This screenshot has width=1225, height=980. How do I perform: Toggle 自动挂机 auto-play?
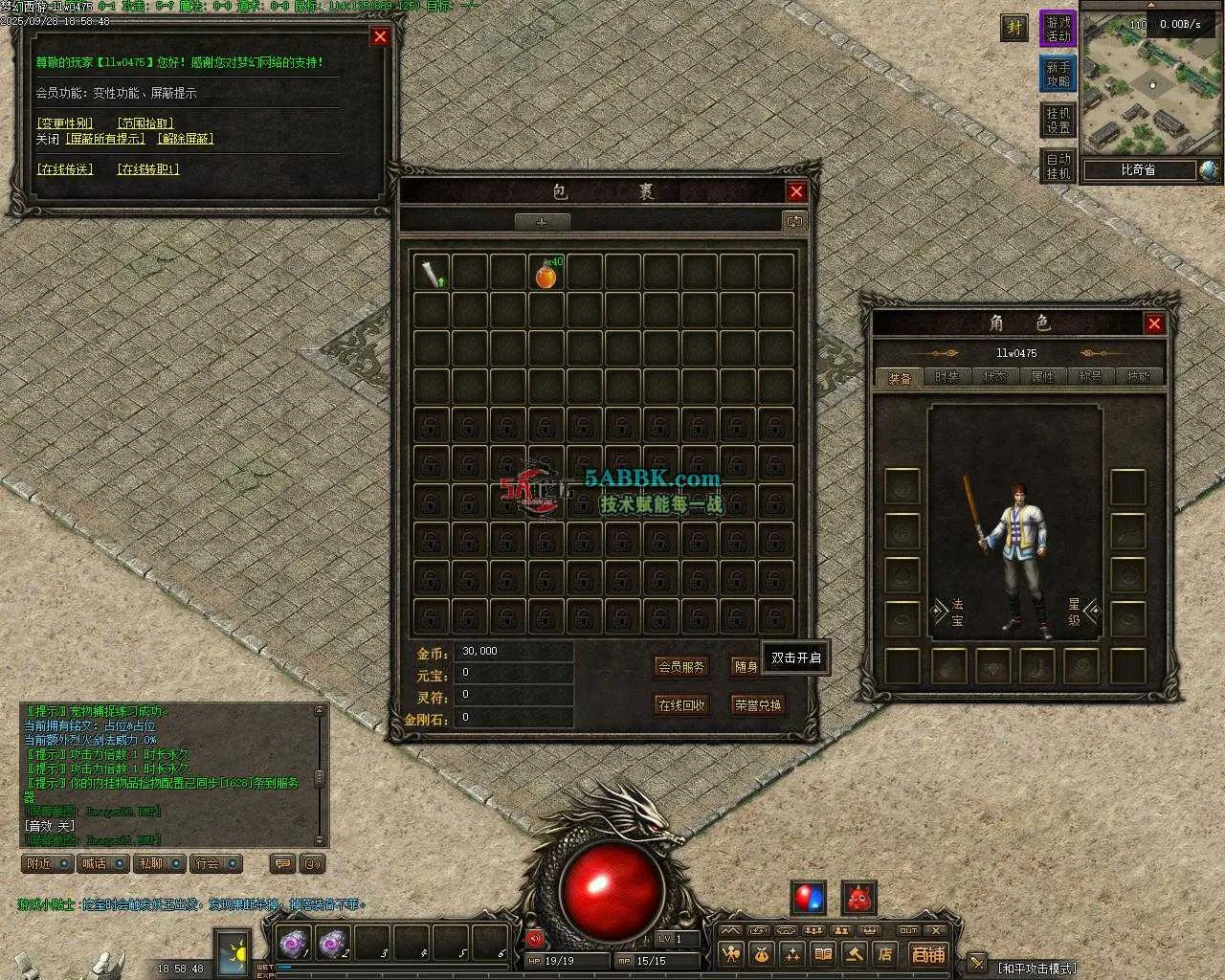click(x=1058, y=166)
